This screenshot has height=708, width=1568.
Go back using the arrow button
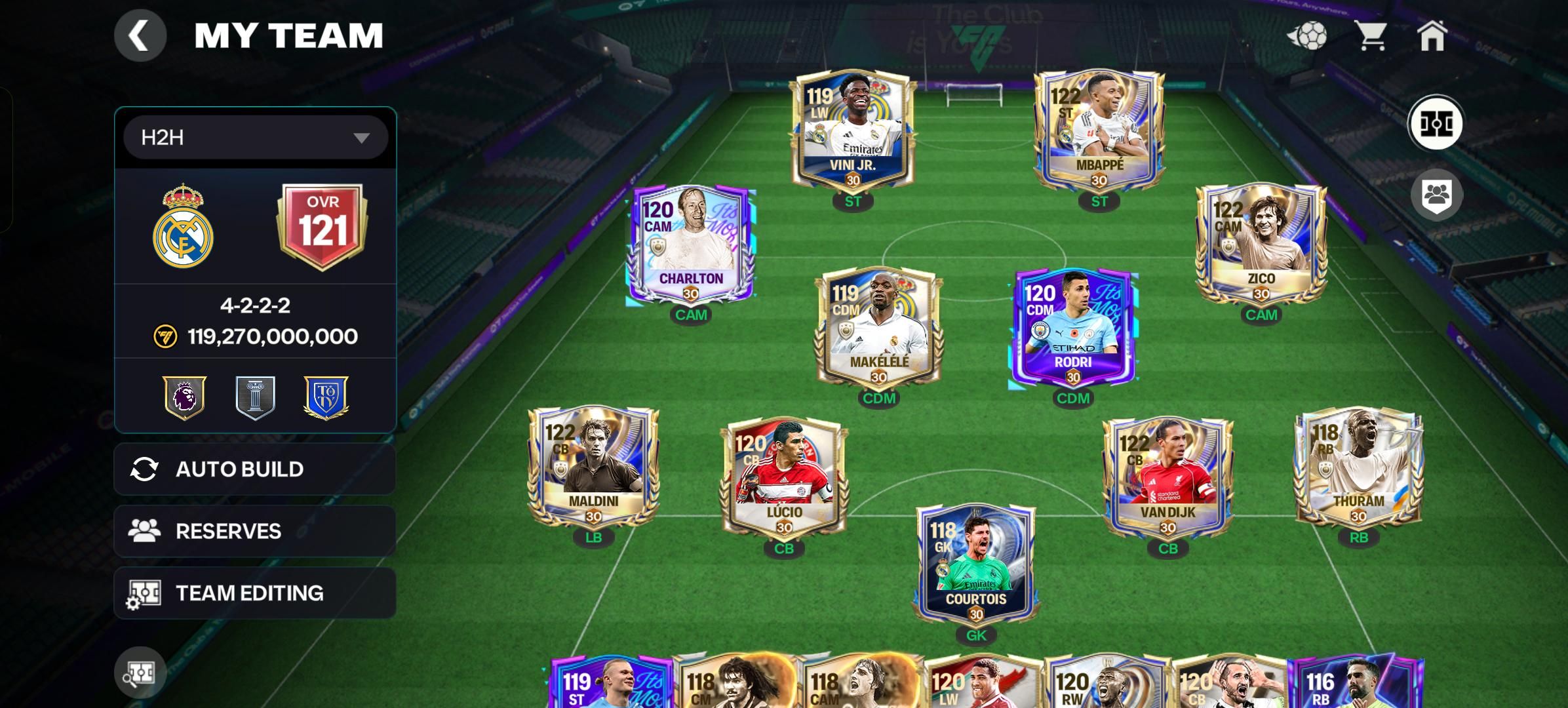pyautogui.click(x=140, y=35)
